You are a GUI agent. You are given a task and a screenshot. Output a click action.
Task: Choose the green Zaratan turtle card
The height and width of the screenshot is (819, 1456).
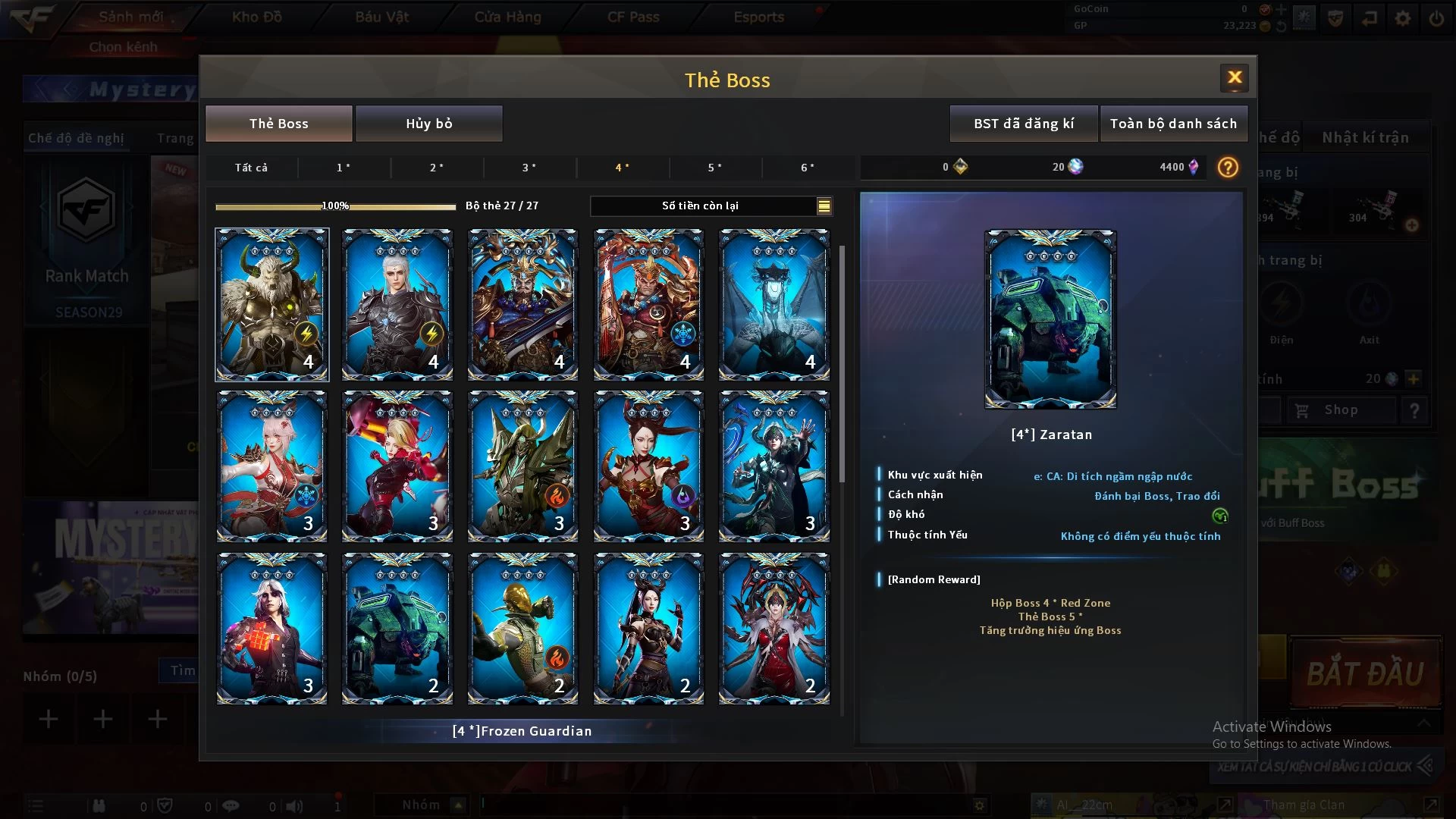[397, 628]
